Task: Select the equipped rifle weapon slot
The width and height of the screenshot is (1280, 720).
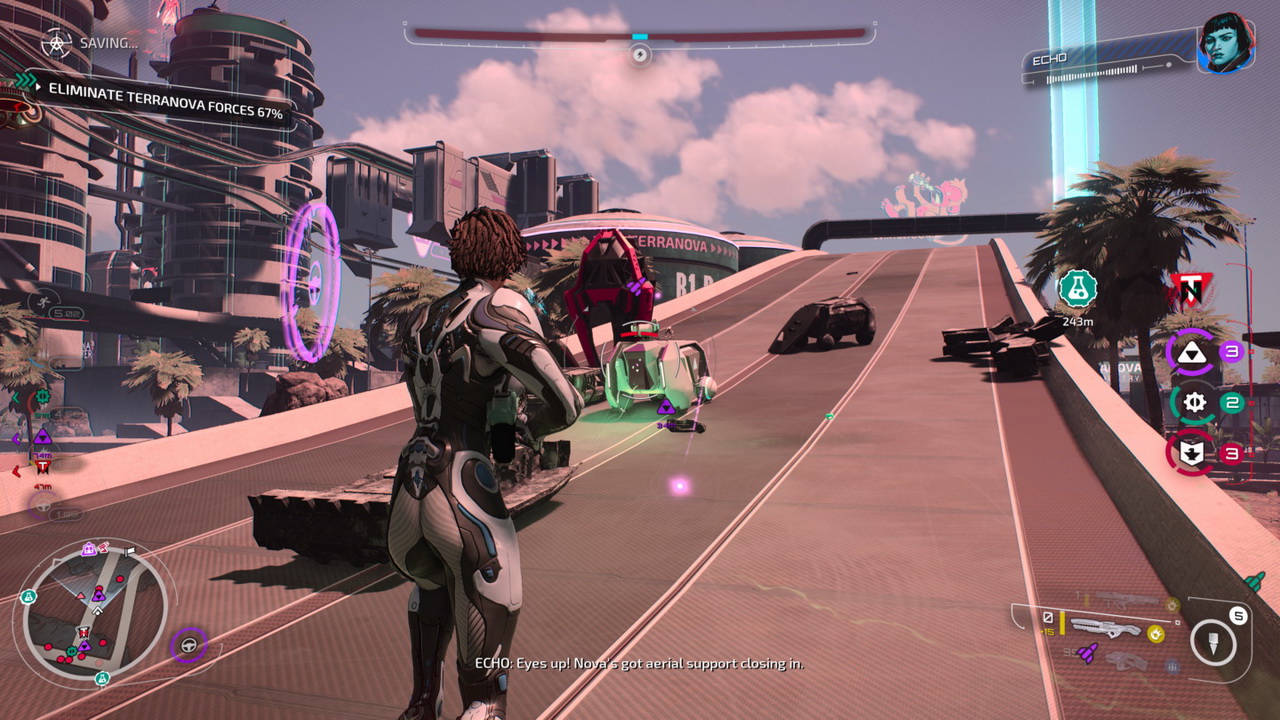Action: (x=1104, y=629)
